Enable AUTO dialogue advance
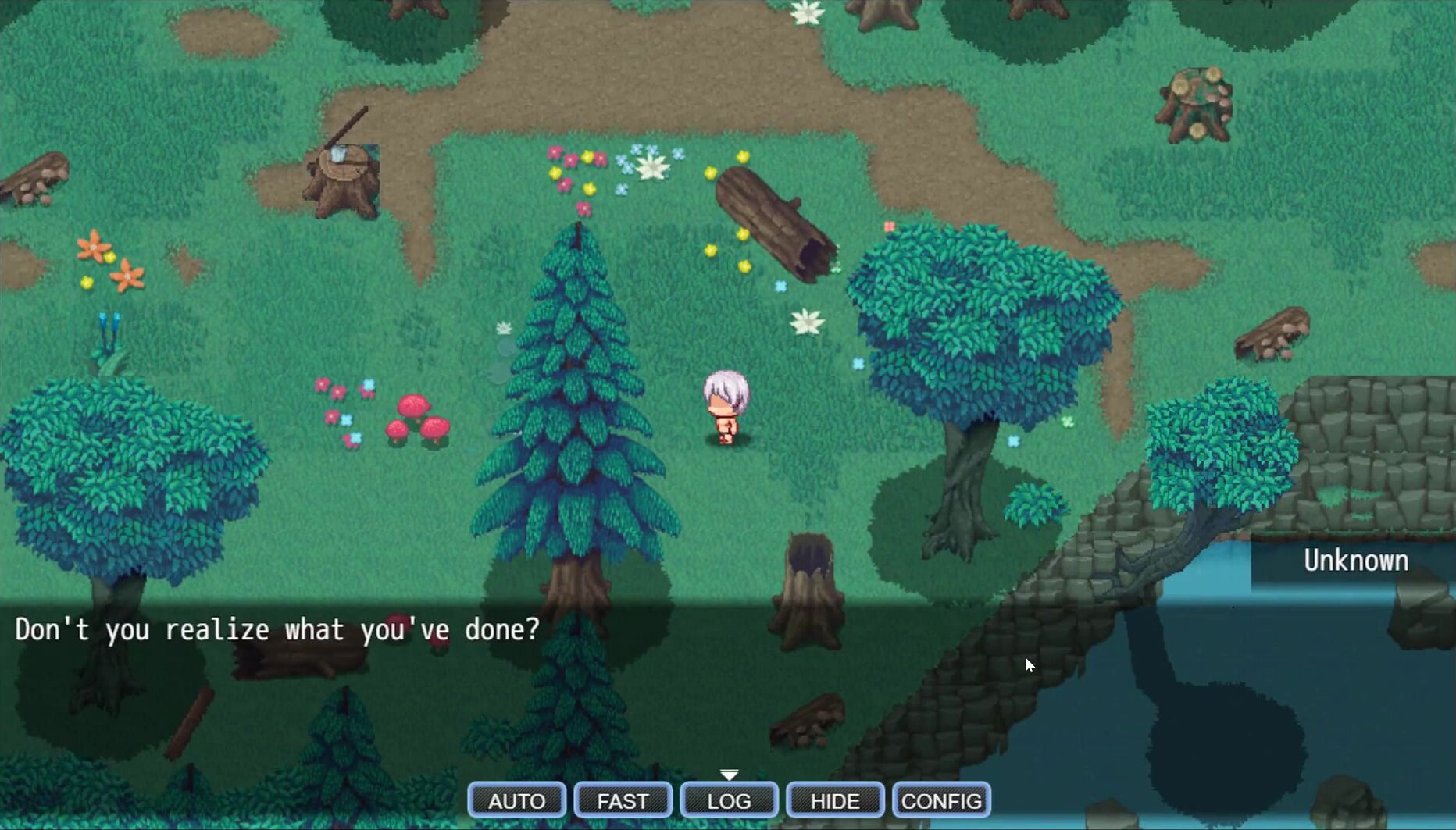Screen dimensions: 1456x830 click(516, 800)
